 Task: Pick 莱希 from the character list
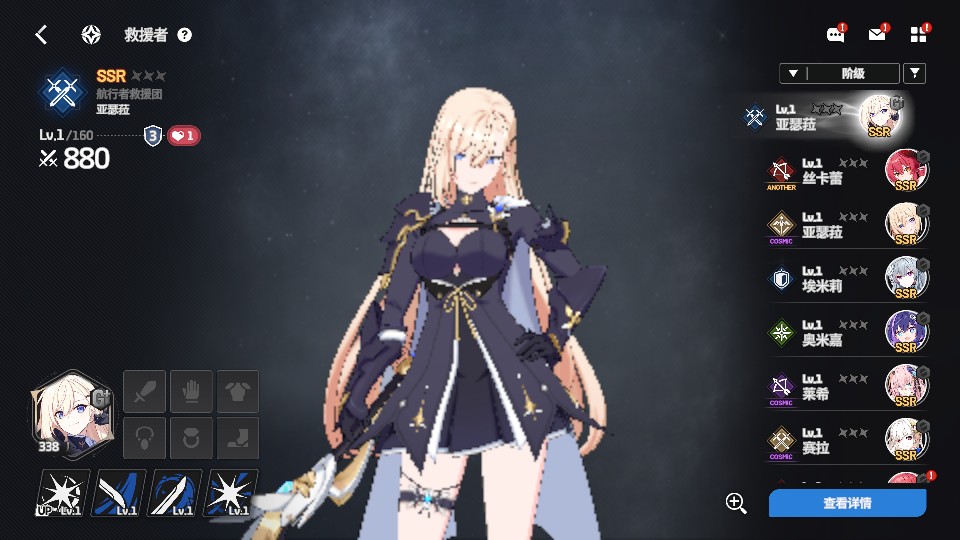click(846, 387)
